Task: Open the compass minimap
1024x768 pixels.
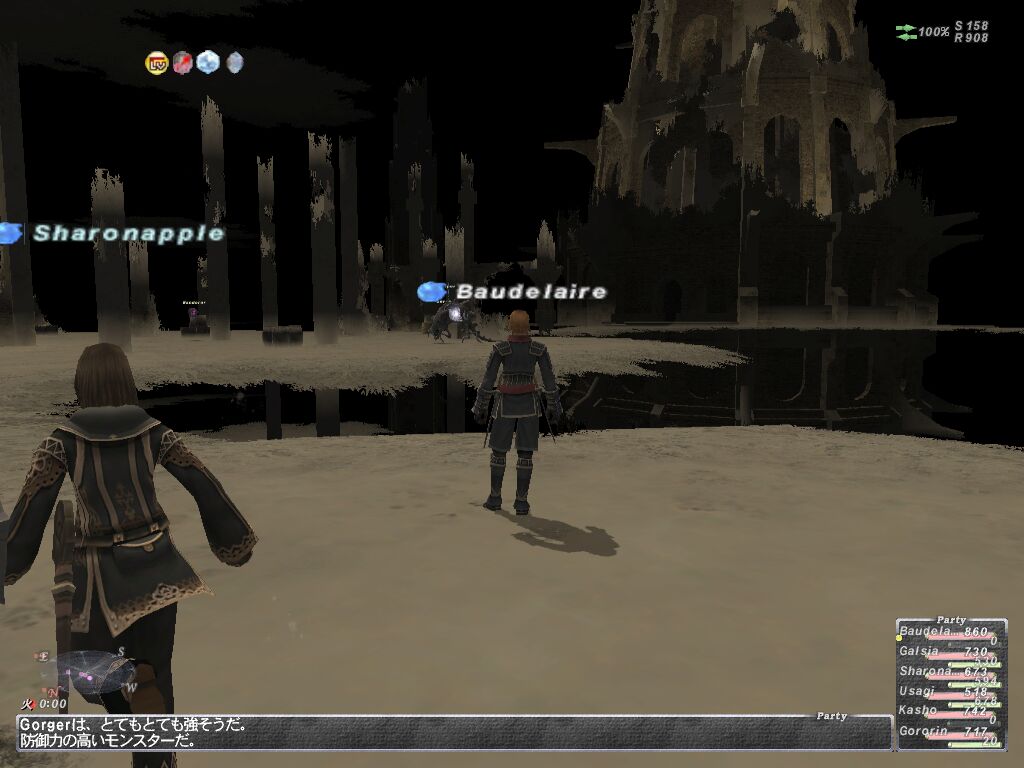Action: click(x=90, y=672)
